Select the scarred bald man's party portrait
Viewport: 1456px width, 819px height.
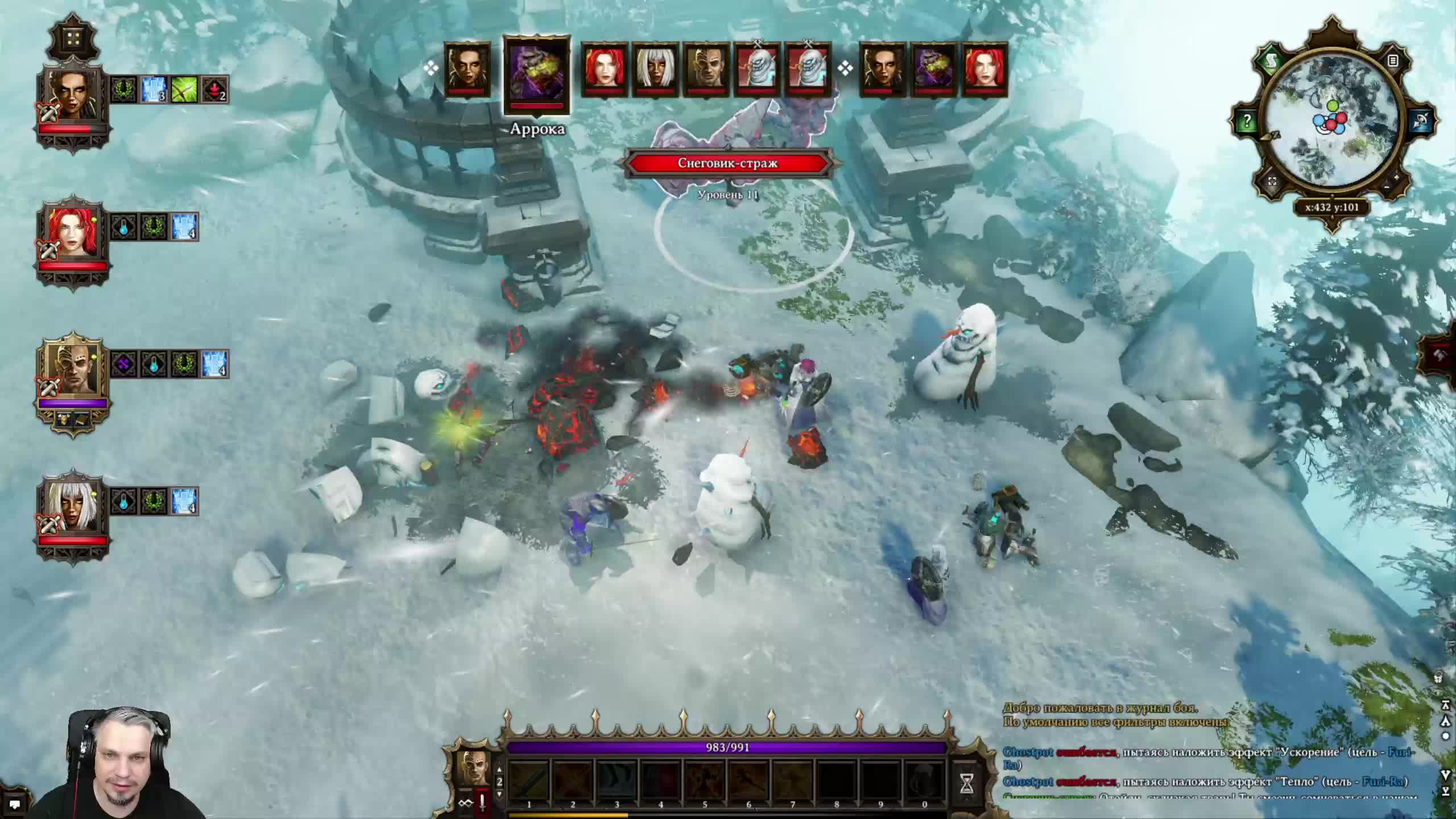72,370
